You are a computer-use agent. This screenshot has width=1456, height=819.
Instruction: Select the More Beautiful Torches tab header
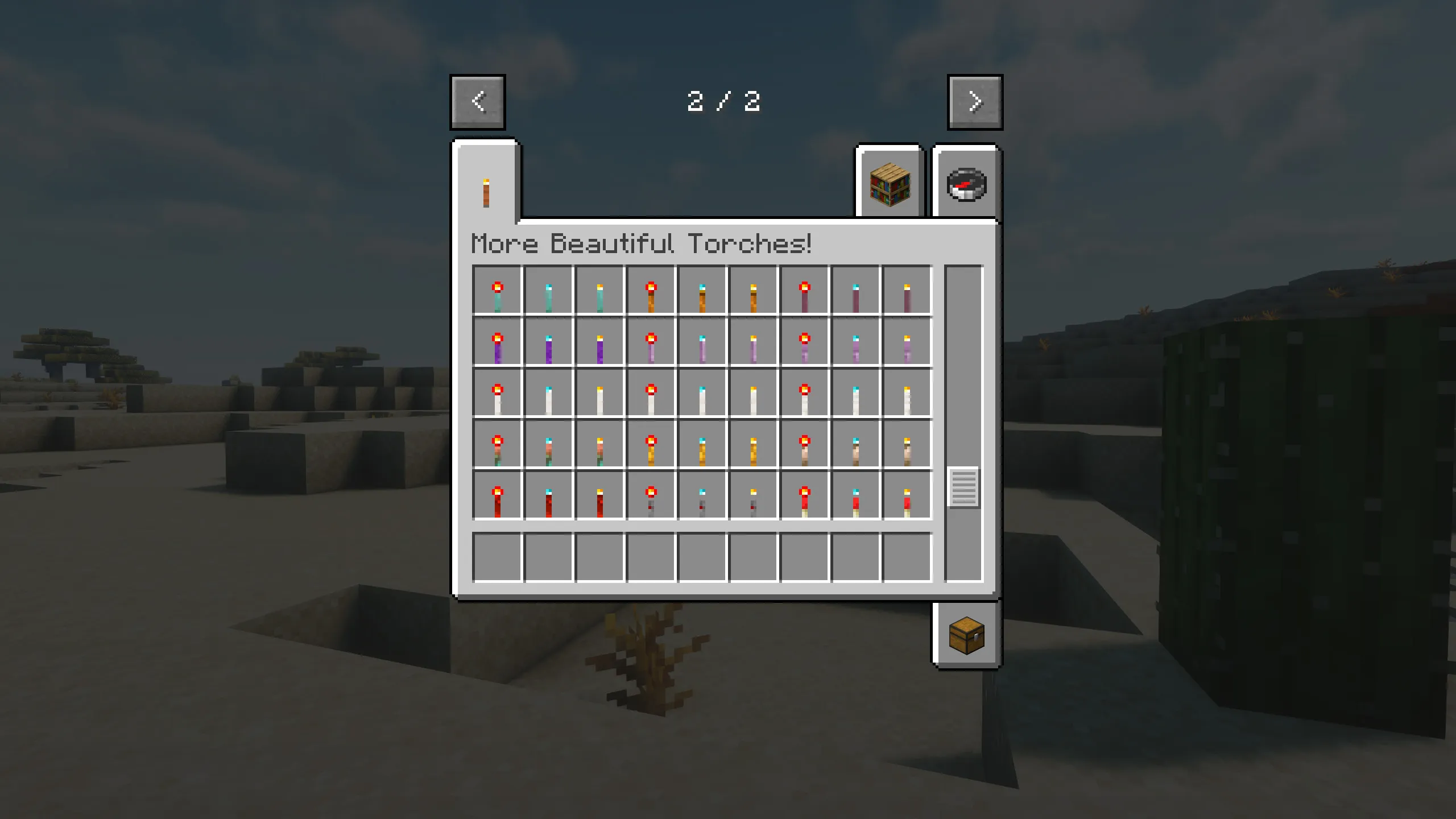[643, 245]
